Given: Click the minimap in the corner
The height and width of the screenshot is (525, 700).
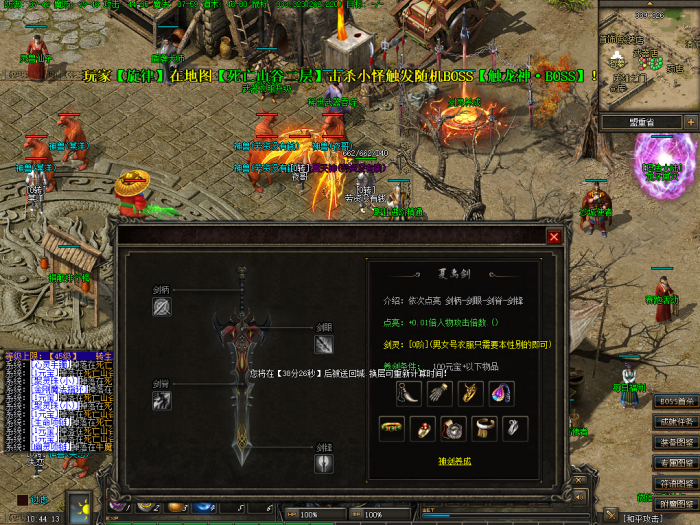Looking at the screenshot, I should pos(649,60).
